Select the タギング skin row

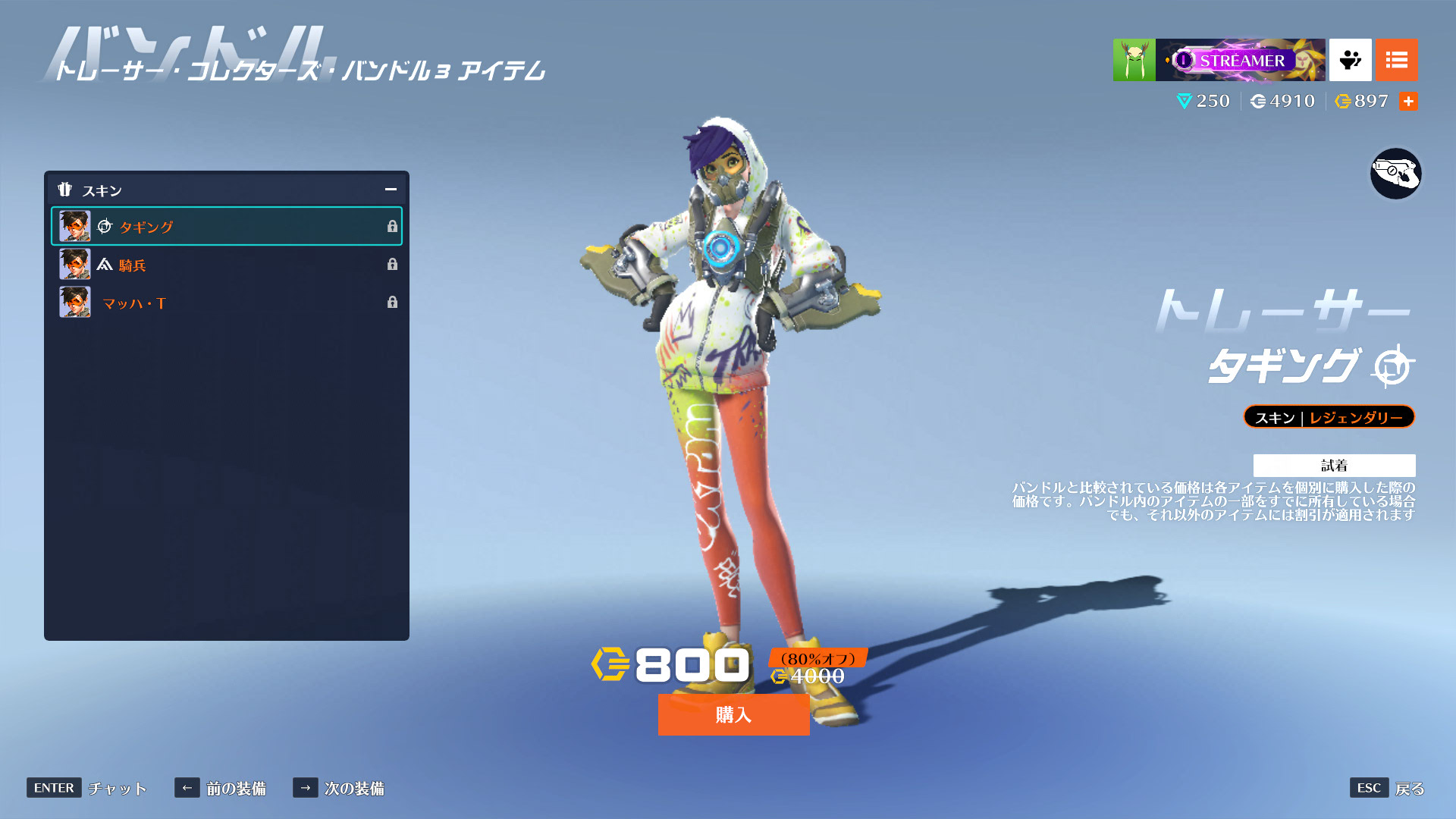click(226, 226)
